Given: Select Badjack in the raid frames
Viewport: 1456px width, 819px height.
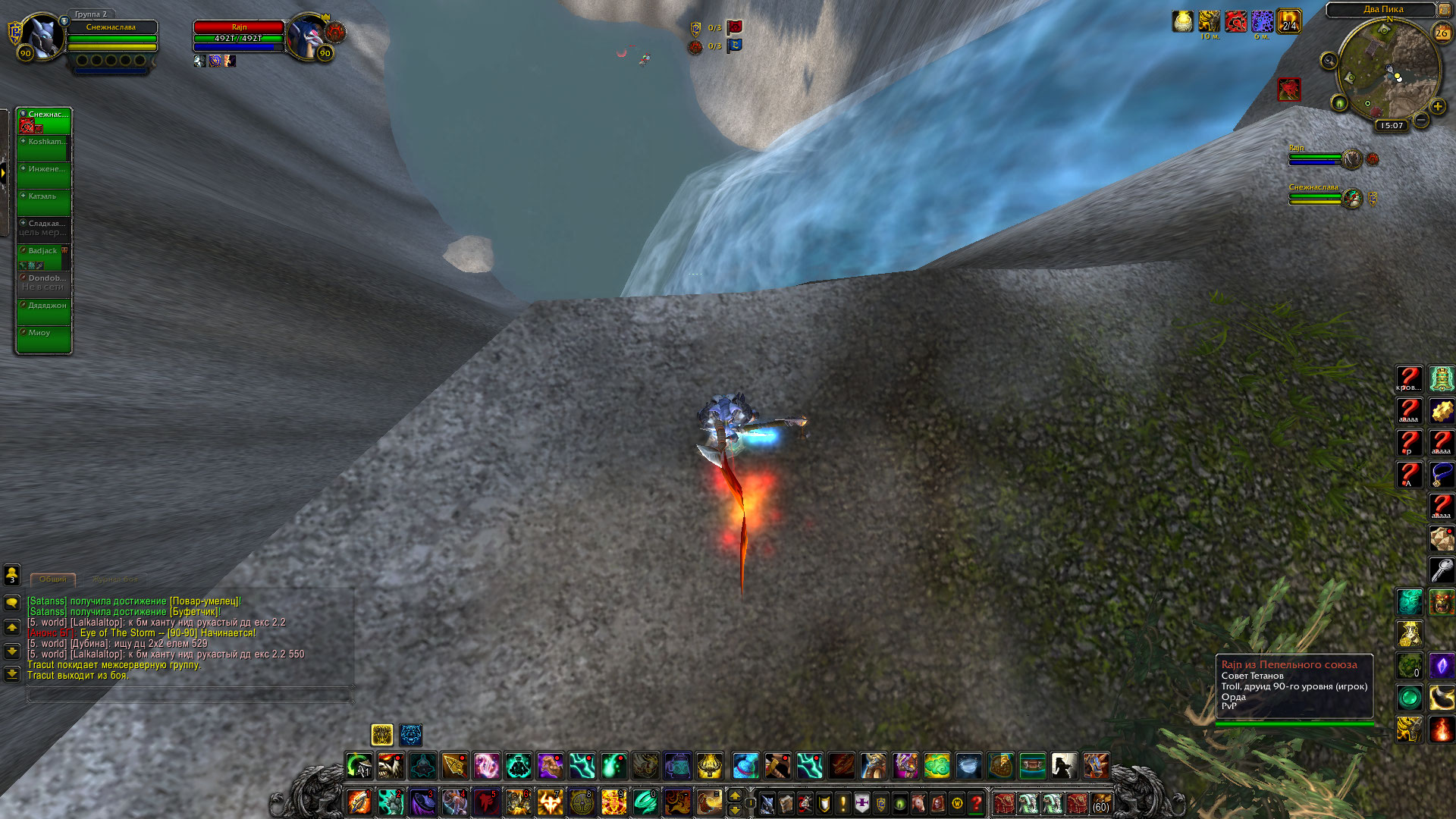Looking at the screenshot, I should [x=43, y=256].
